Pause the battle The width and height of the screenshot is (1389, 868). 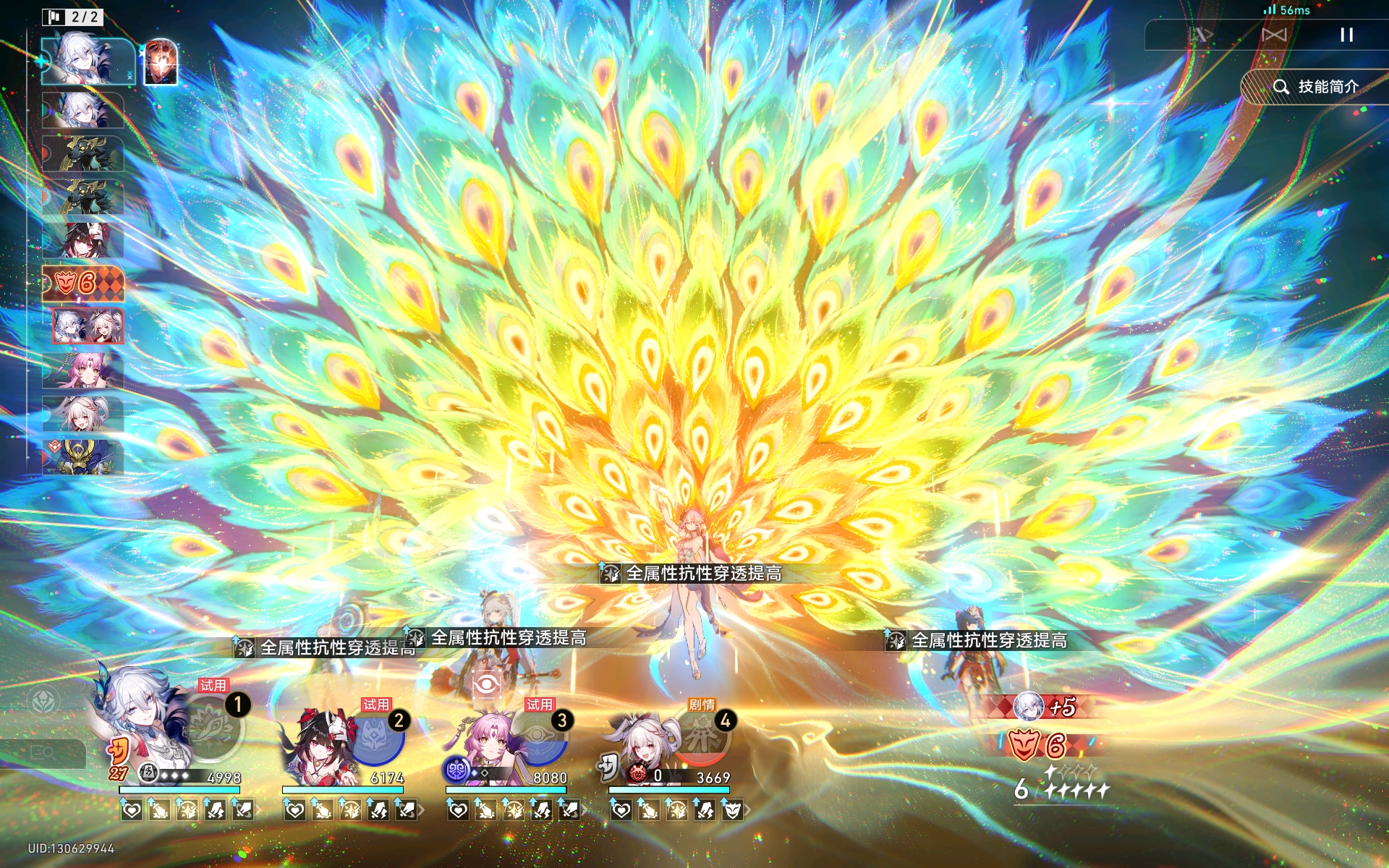[1346, 35]
